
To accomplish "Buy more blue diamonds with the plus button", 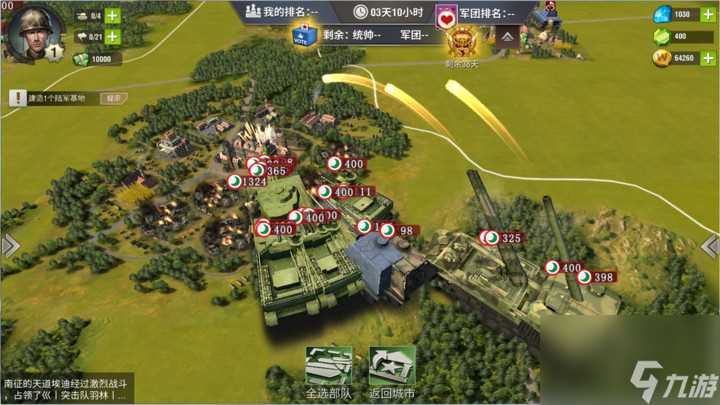I will (709, 15).
